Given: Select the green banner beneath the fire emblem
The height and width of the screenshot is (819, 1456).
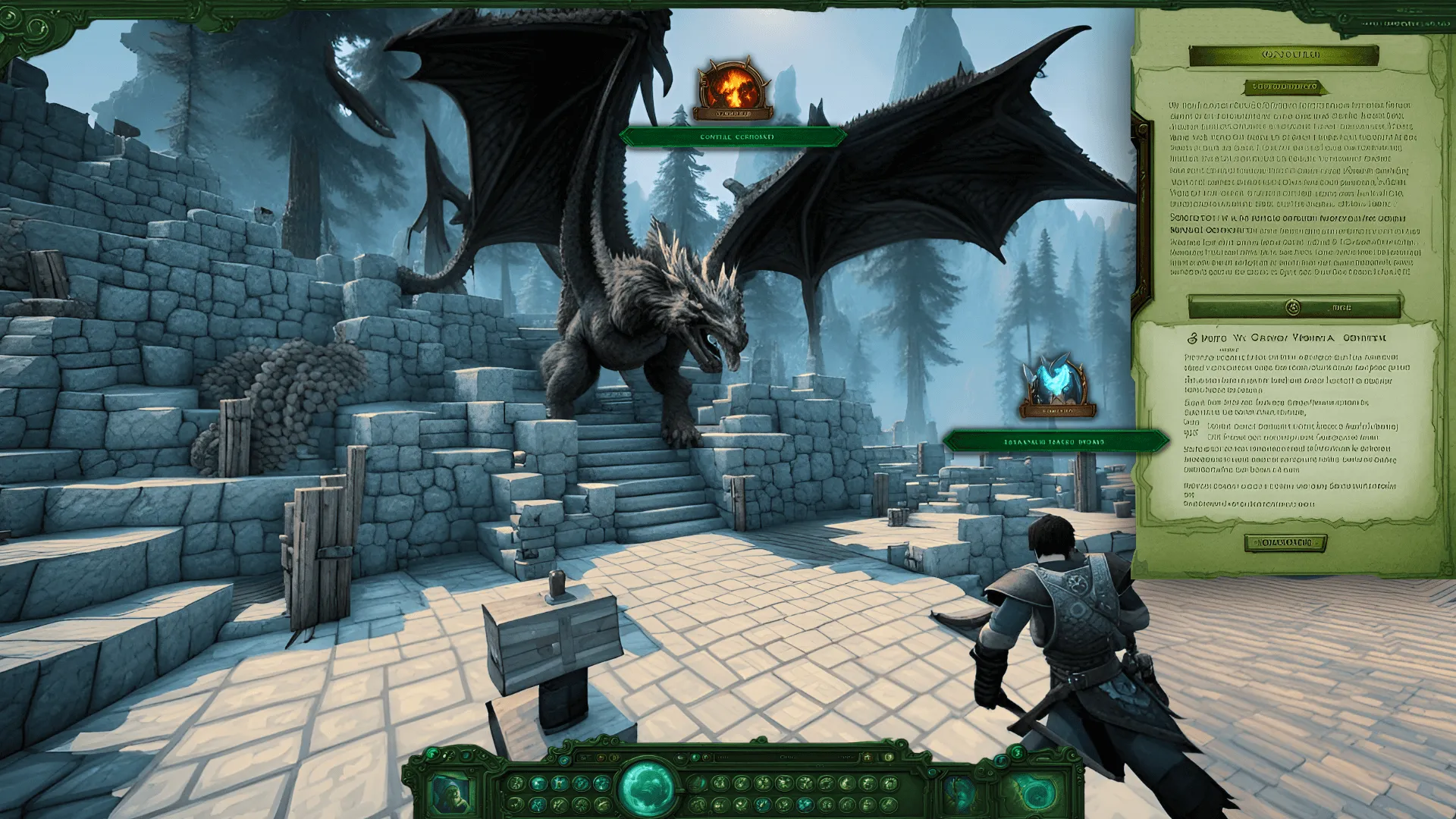Looking at the screenshot, I should pos(733,137).
